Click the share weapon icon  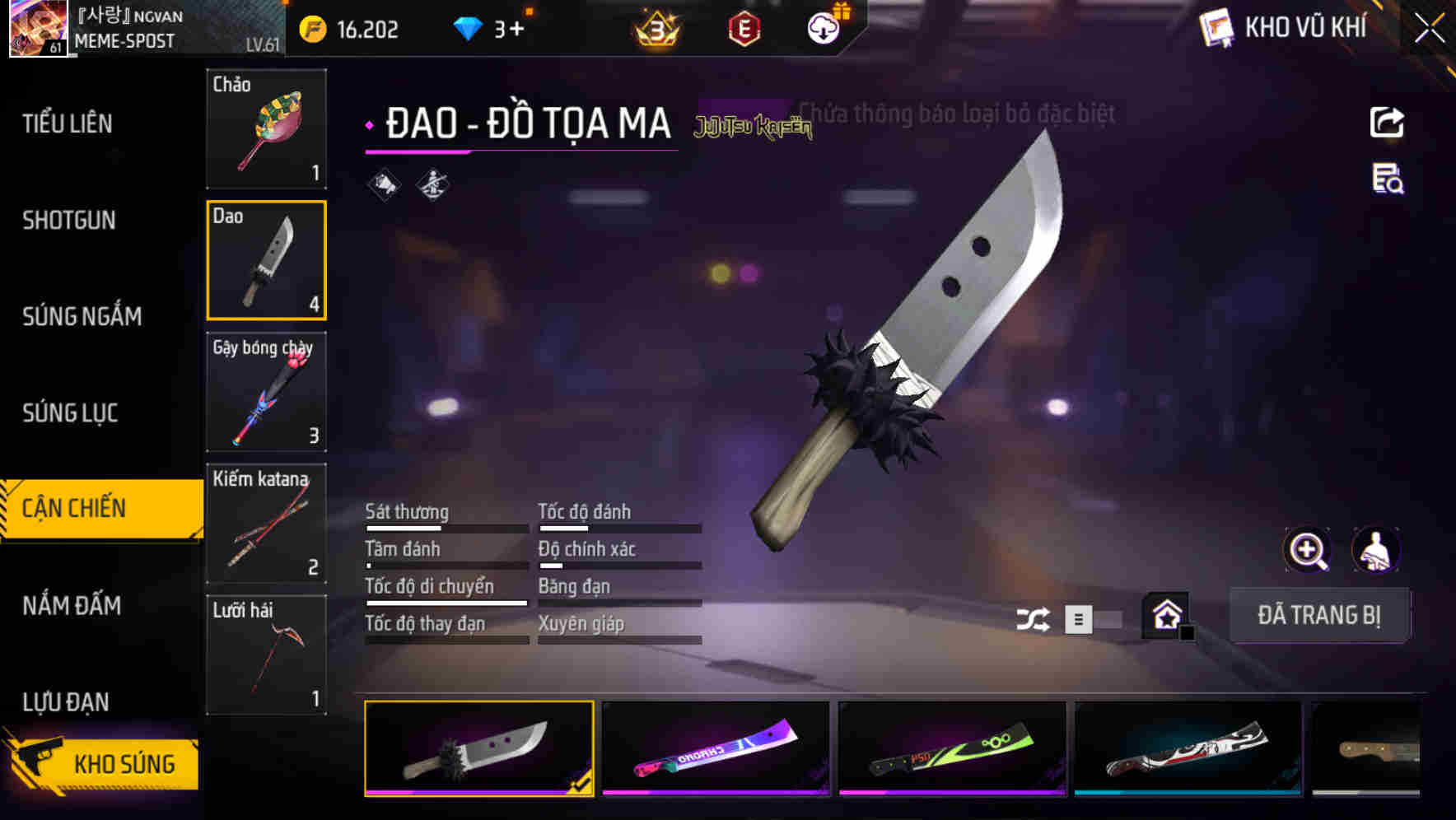click(x=1387, y=122)
